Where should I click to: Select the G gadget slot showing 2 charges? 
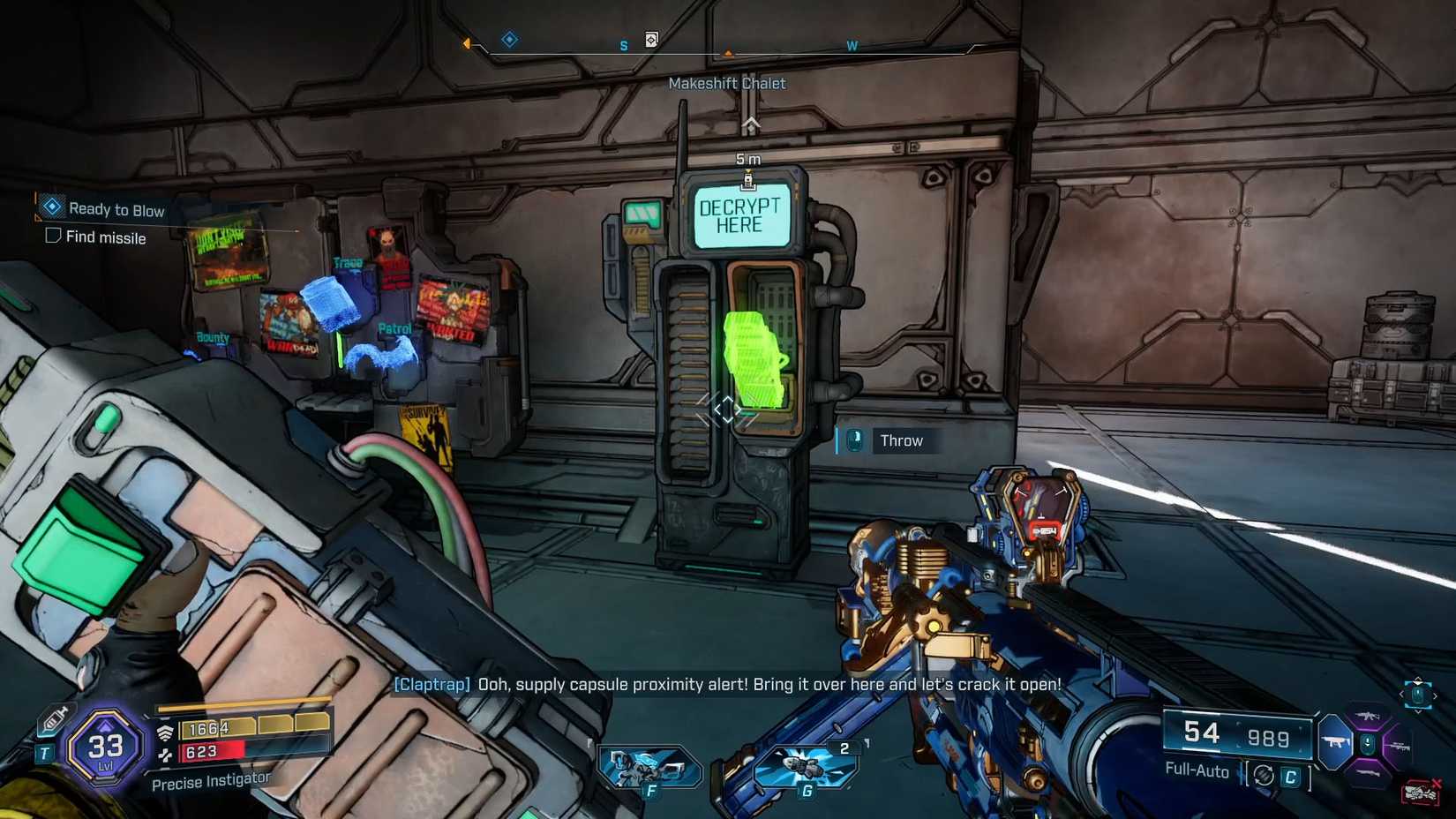pyautogui.click(x=807, y=767)
